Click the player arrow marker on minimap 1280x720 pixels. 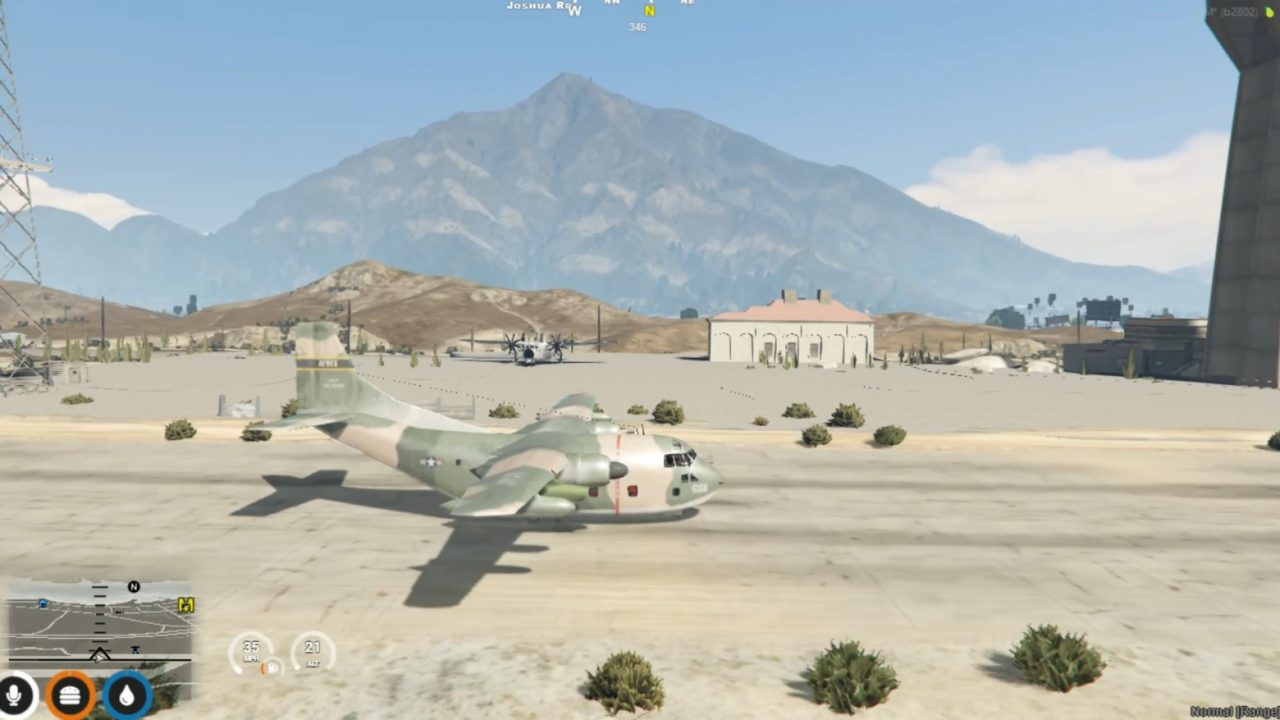(x=98, y=654)
